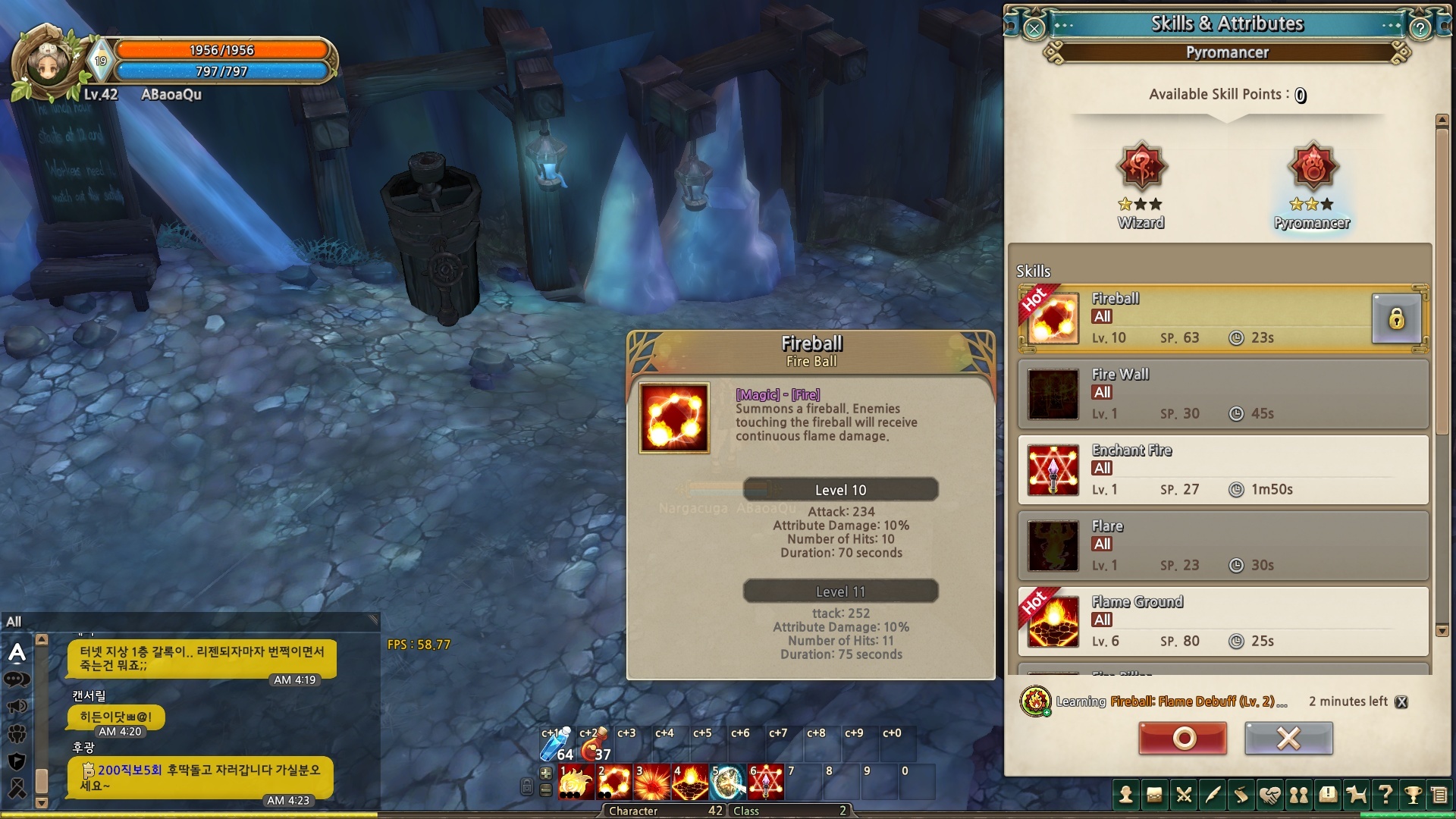Select the Flare skill row
Image resolution: width=1456 pixels, height=819 pixels.
[x=1222, y=546]
